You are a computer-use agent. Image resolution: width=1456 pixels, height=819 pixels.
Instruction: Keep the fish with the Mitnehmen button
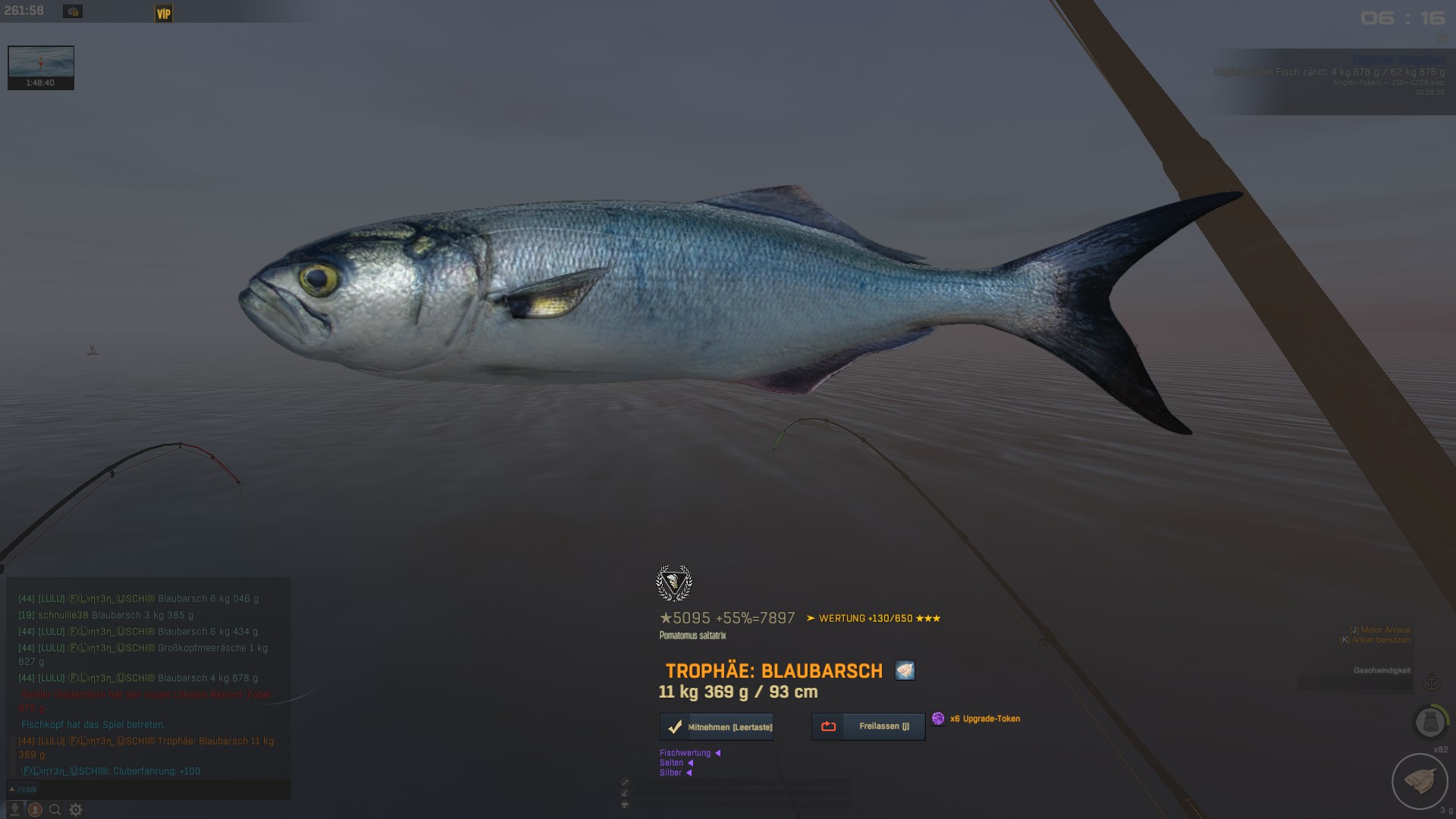point(717,726)
